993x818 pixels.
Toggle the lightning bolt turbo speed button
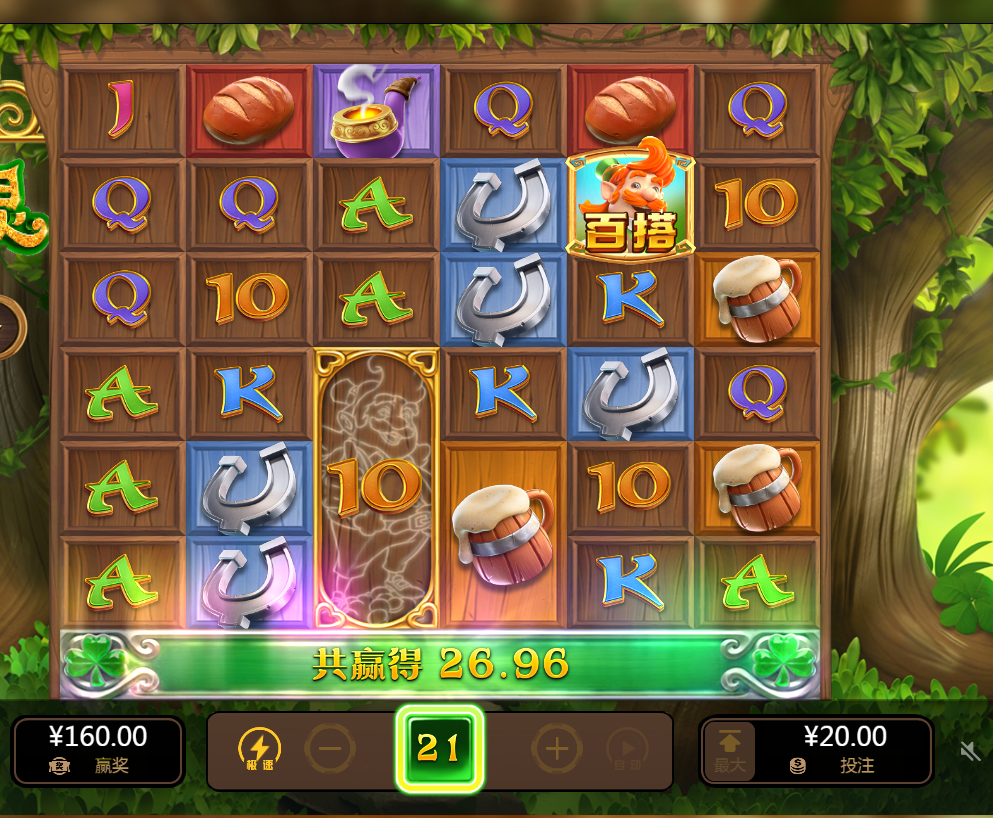[259, 749]
